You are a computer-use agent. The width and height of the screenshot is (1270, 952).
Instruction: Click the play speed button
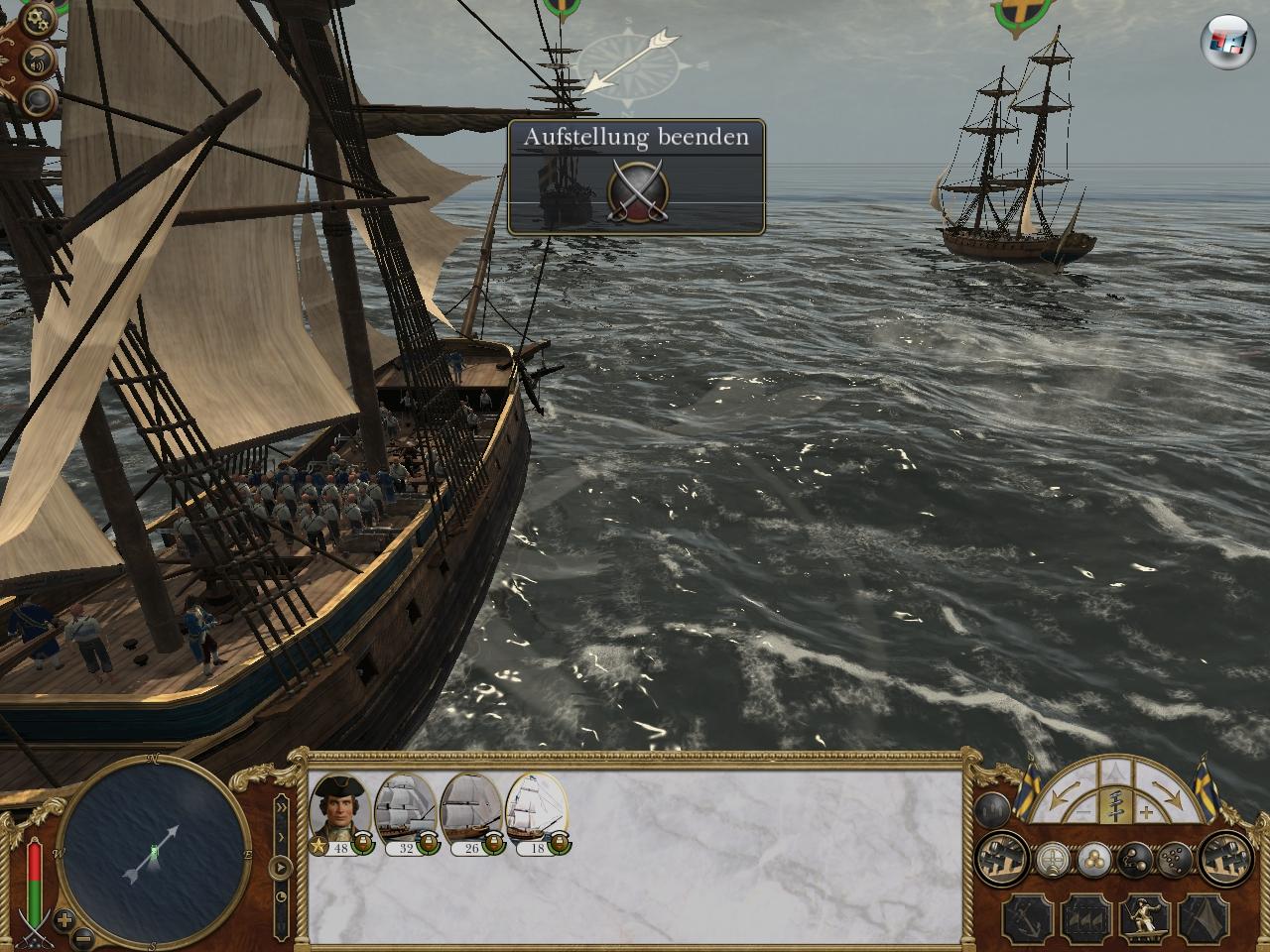[282, 868]
